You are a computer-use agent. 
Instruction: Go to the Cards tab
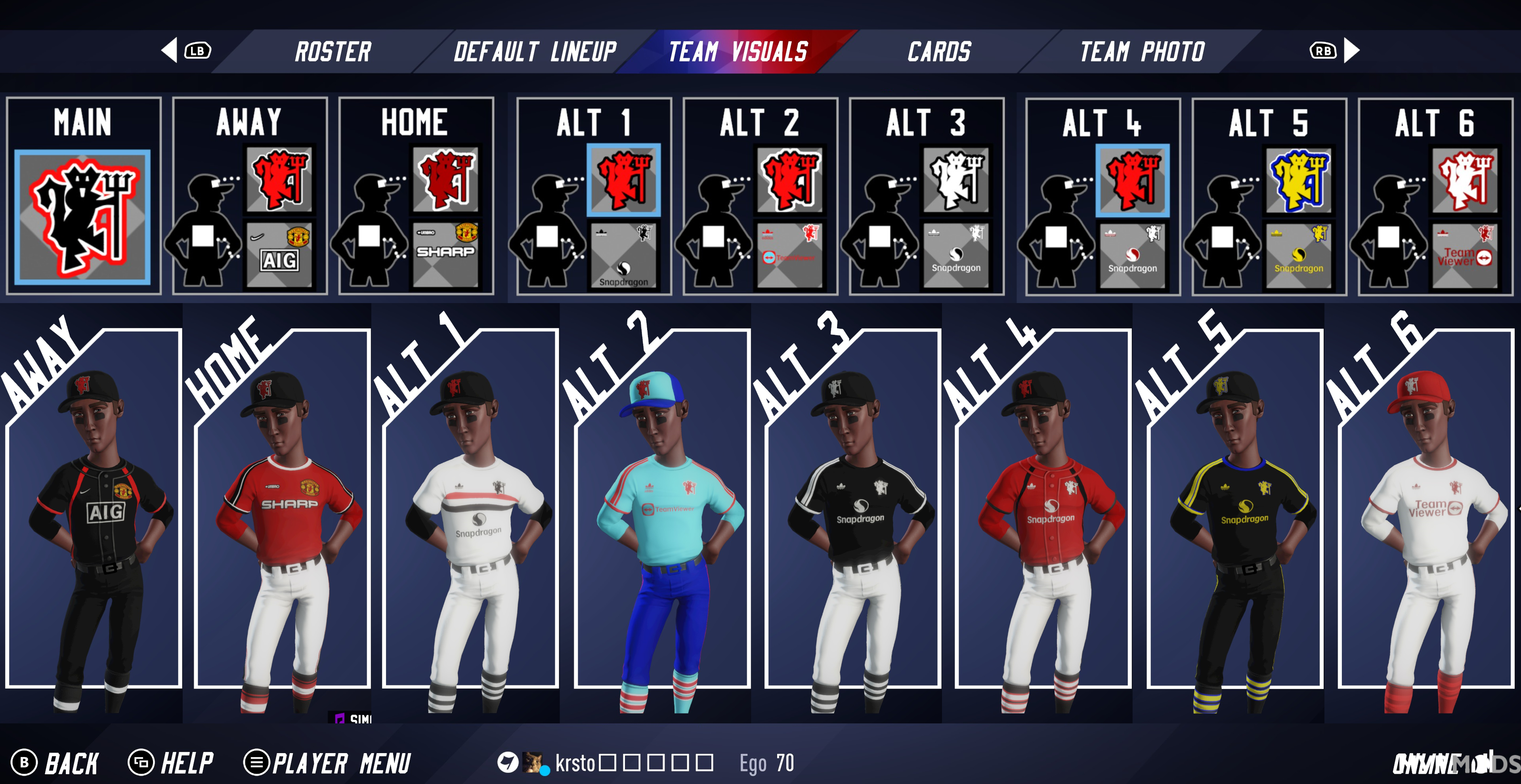[x=939, y=52]
